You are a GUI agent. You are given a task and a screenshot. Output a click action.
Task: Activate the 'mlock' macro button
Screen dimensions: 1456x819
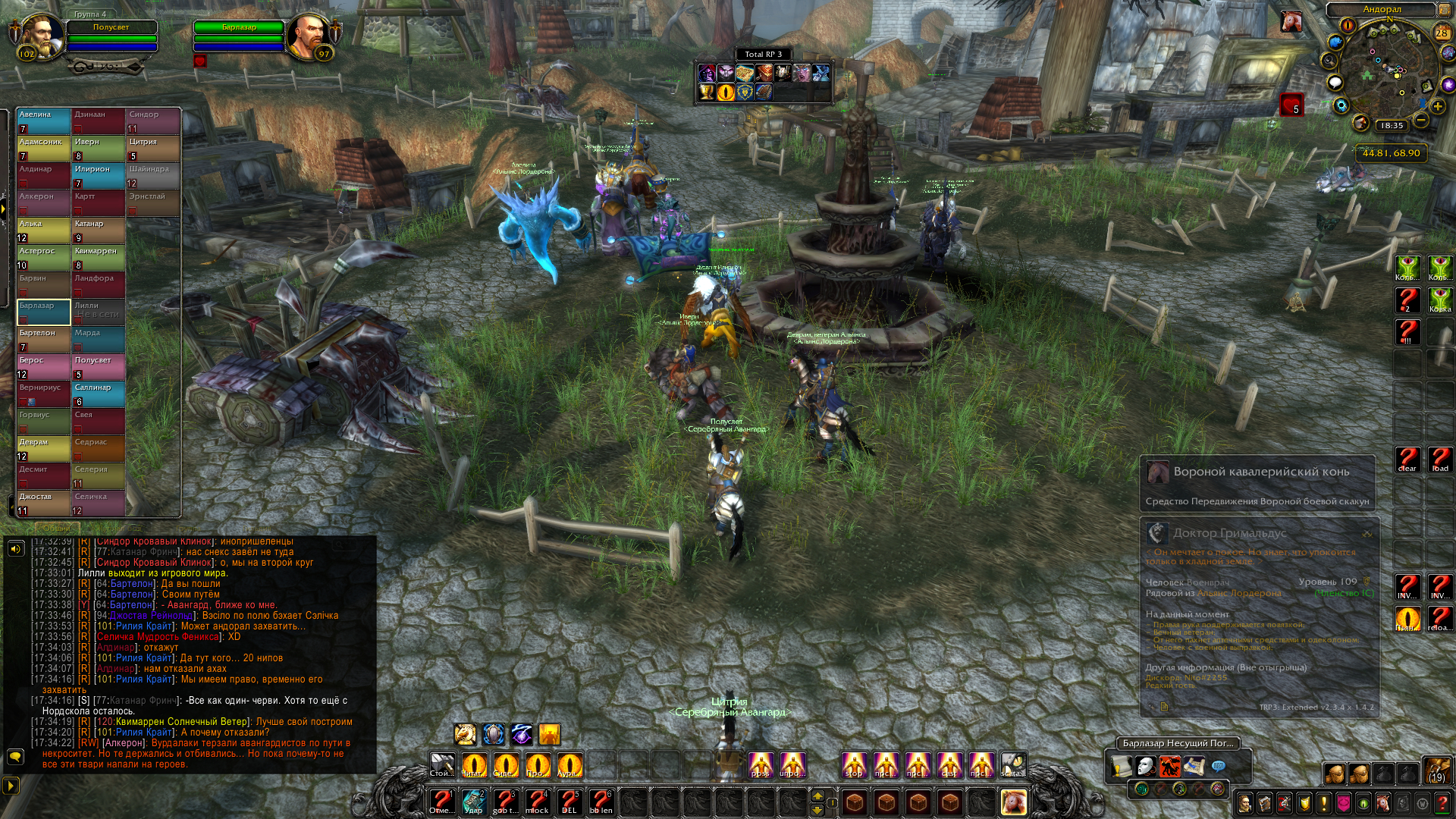pos(537,801)
